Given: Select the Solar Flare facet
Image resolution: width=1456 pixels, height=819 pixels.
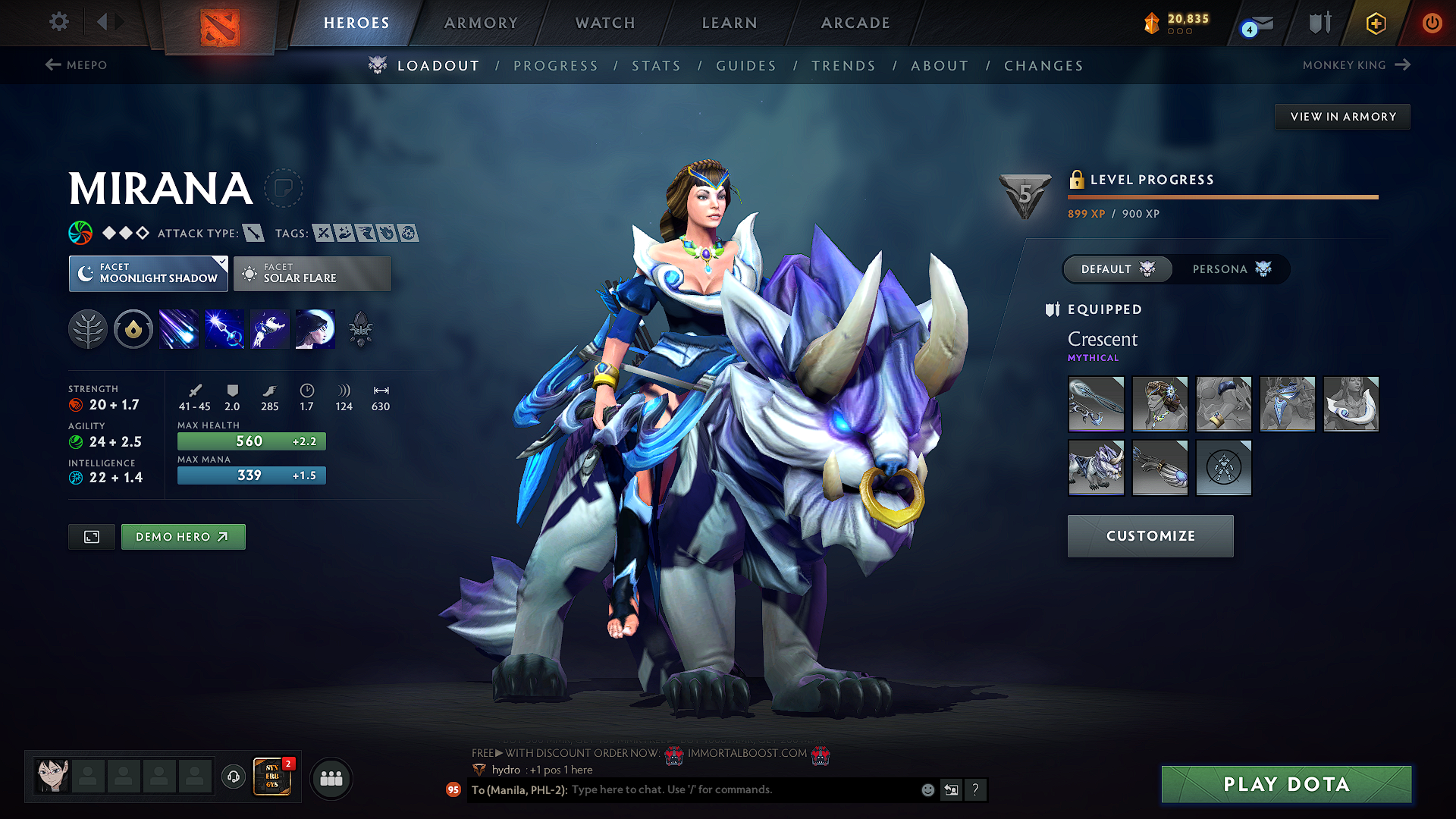Looking at the screenshot, I should (312, 273).
